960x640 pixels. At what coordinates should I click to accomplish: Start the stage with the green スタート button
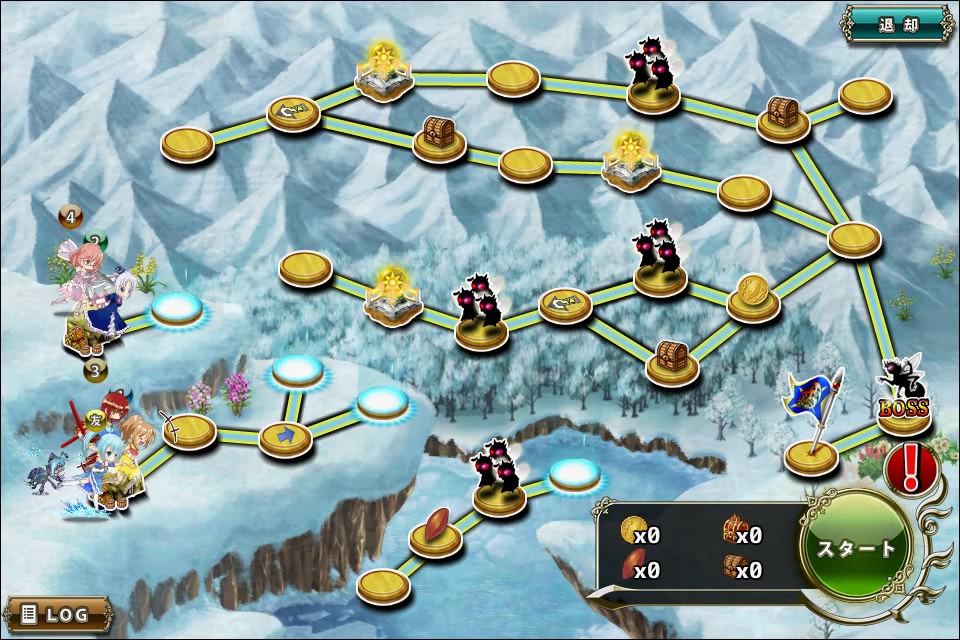click(x=856, y=549)
